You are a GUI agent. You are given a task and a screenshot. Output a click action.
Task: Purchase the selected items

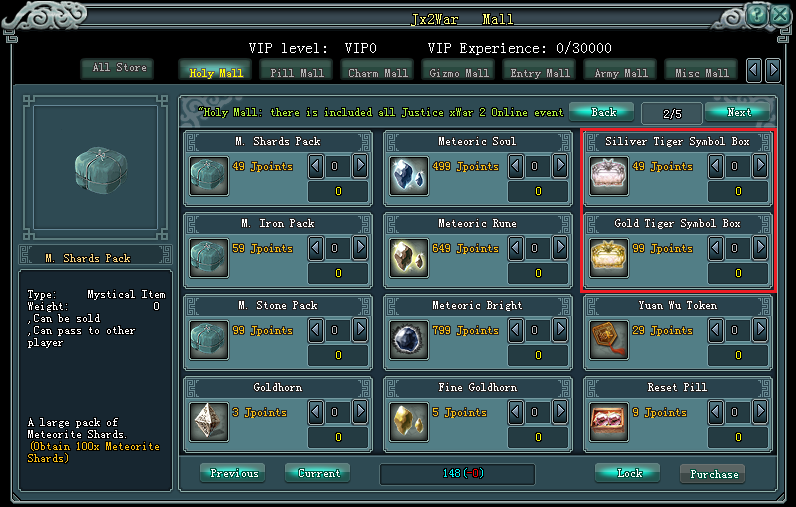pyautogui.click(x=714, y=474)
